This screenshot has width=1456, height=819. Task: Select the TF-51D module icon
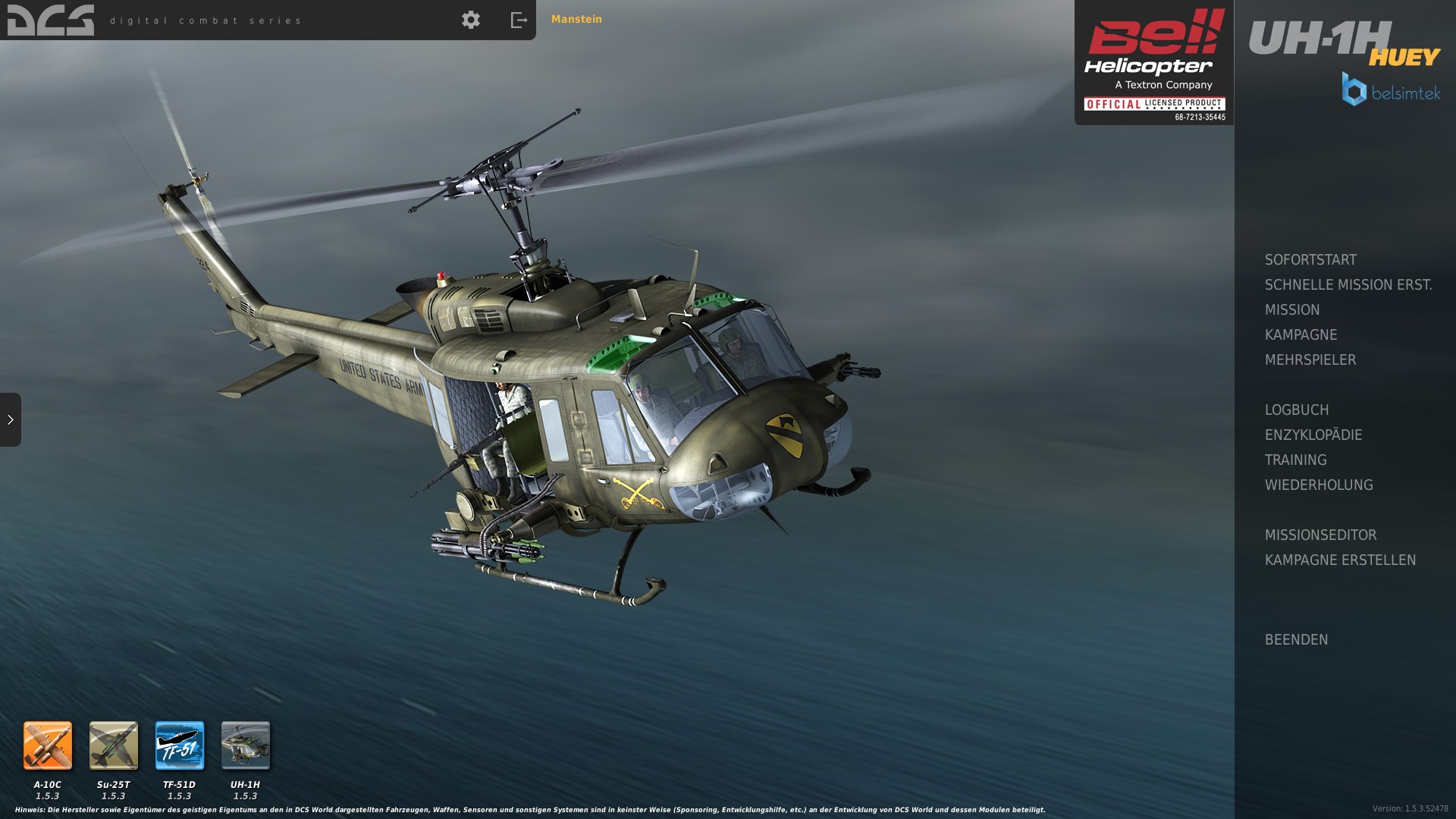coord(180,745)
